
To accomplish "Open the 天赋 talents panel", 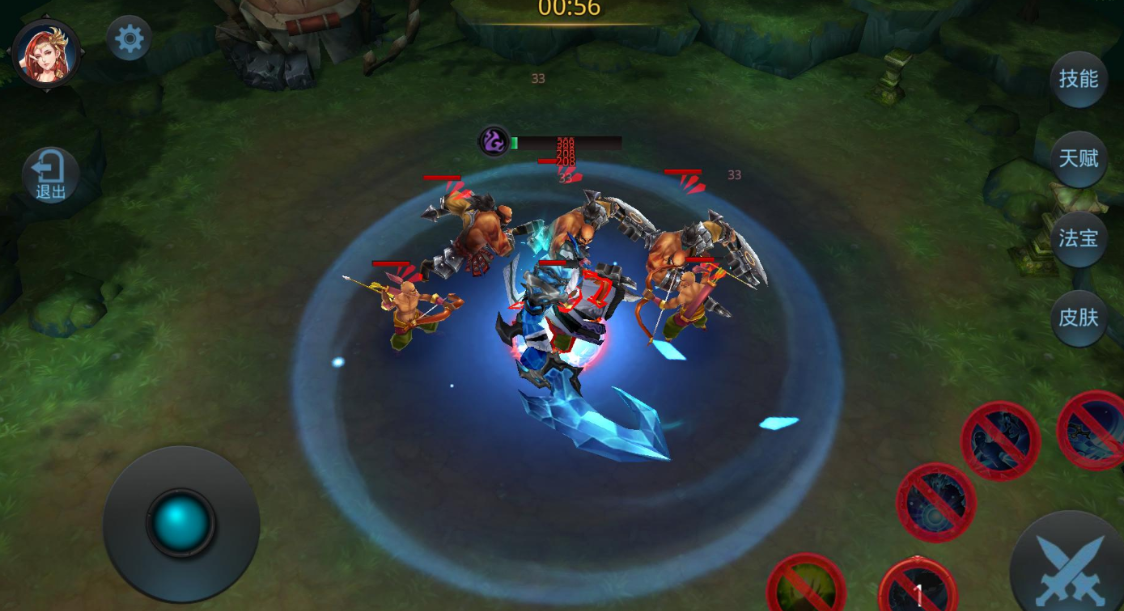I will [1078, 158].
